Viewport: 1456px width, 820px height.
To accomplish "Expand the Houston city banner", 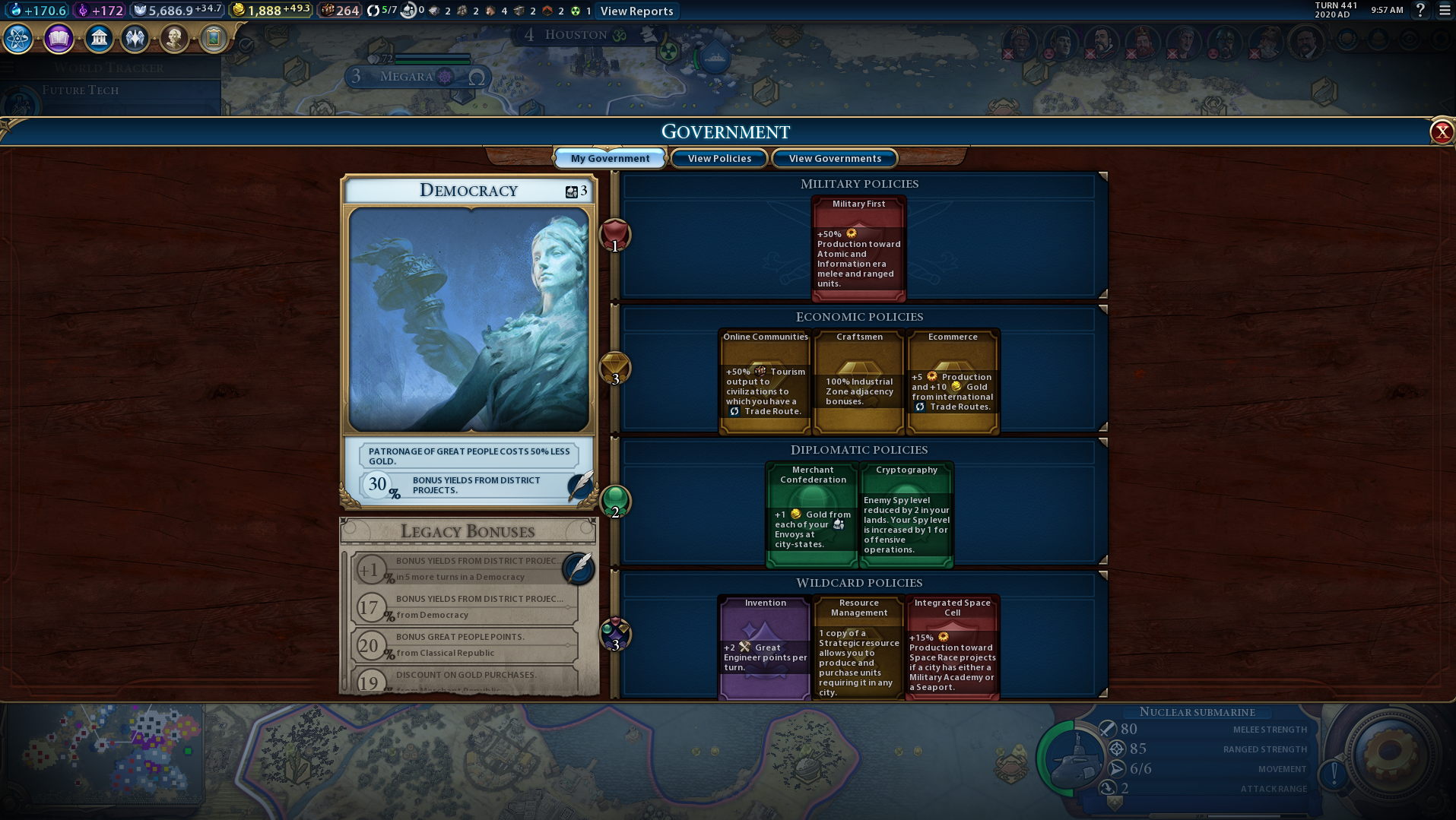I will (x=576, y=34).
